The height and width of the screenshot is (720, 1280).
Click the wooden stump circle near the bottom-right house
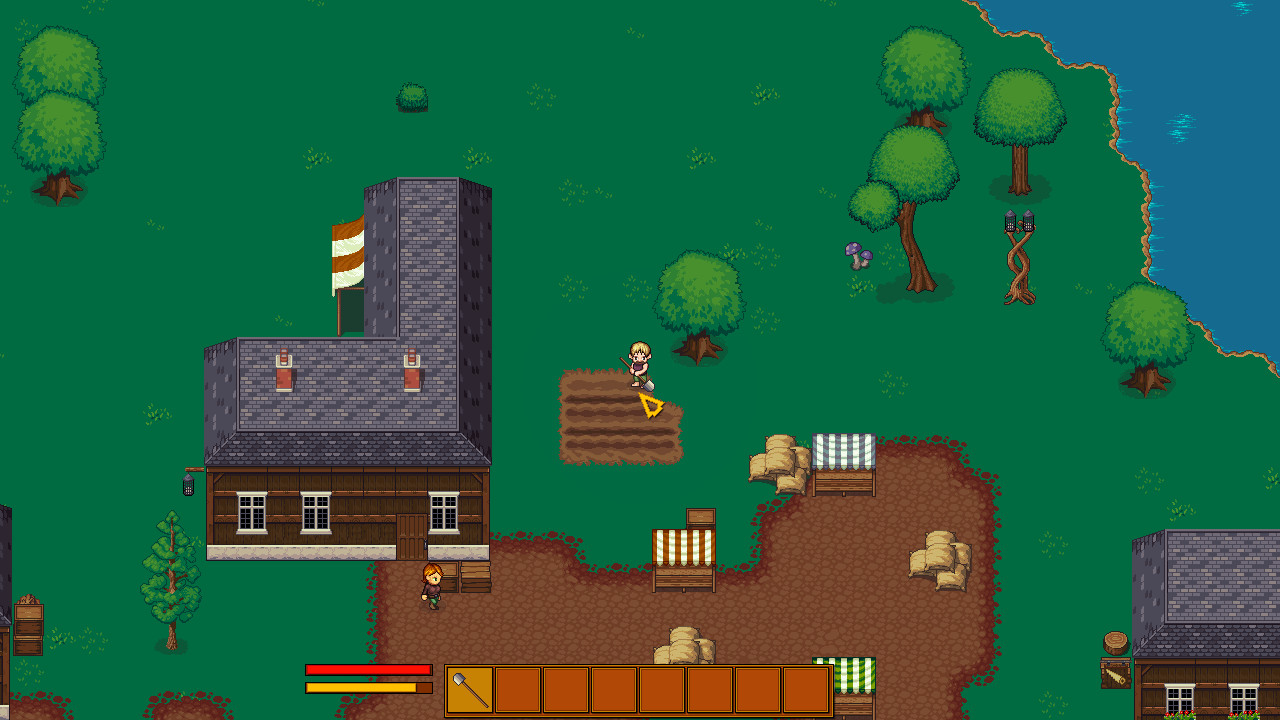(1115, 642)
